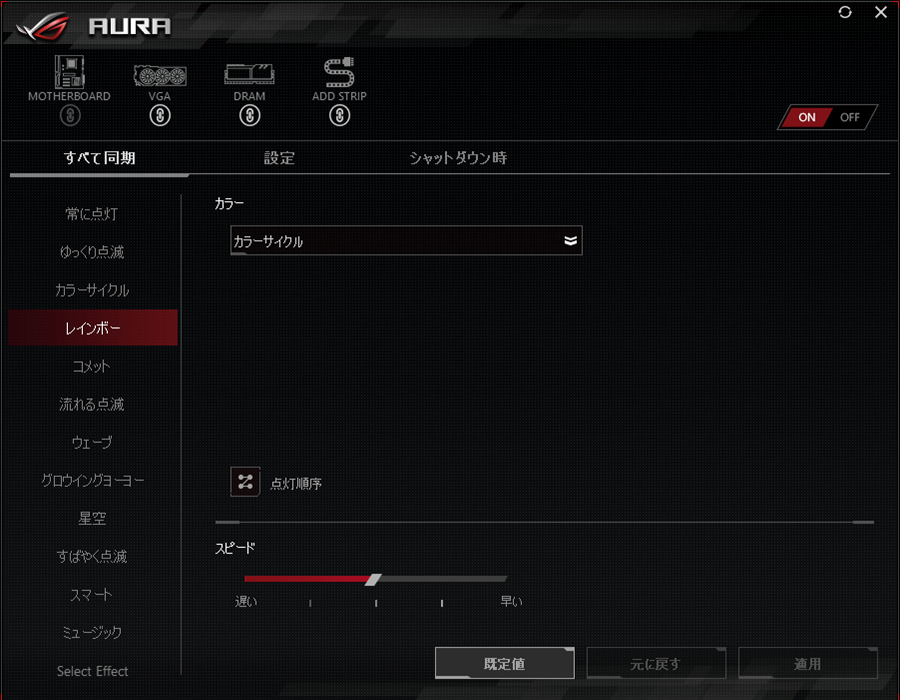Image resolution: width=900 pixels, height=700 pixels.
Task: Choose the VGA device icon
Action: 159,77
